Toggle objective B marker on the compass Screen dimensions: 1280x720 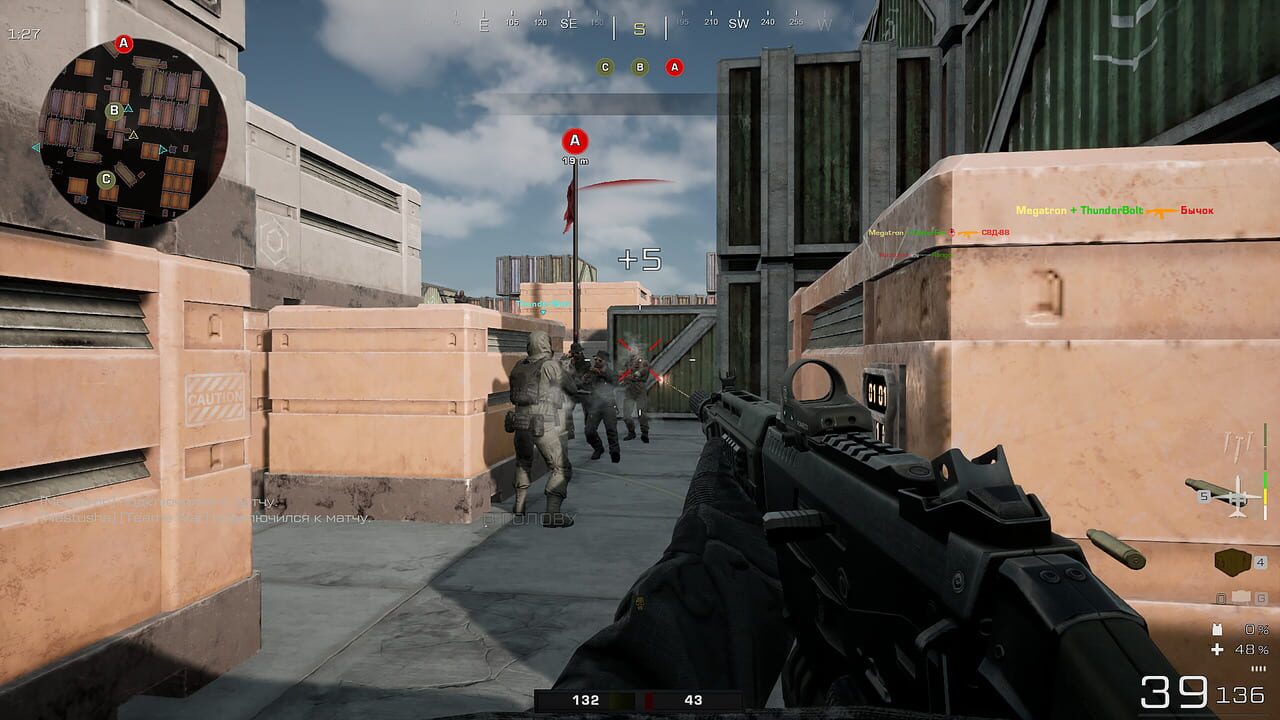[x=640, y=68]
